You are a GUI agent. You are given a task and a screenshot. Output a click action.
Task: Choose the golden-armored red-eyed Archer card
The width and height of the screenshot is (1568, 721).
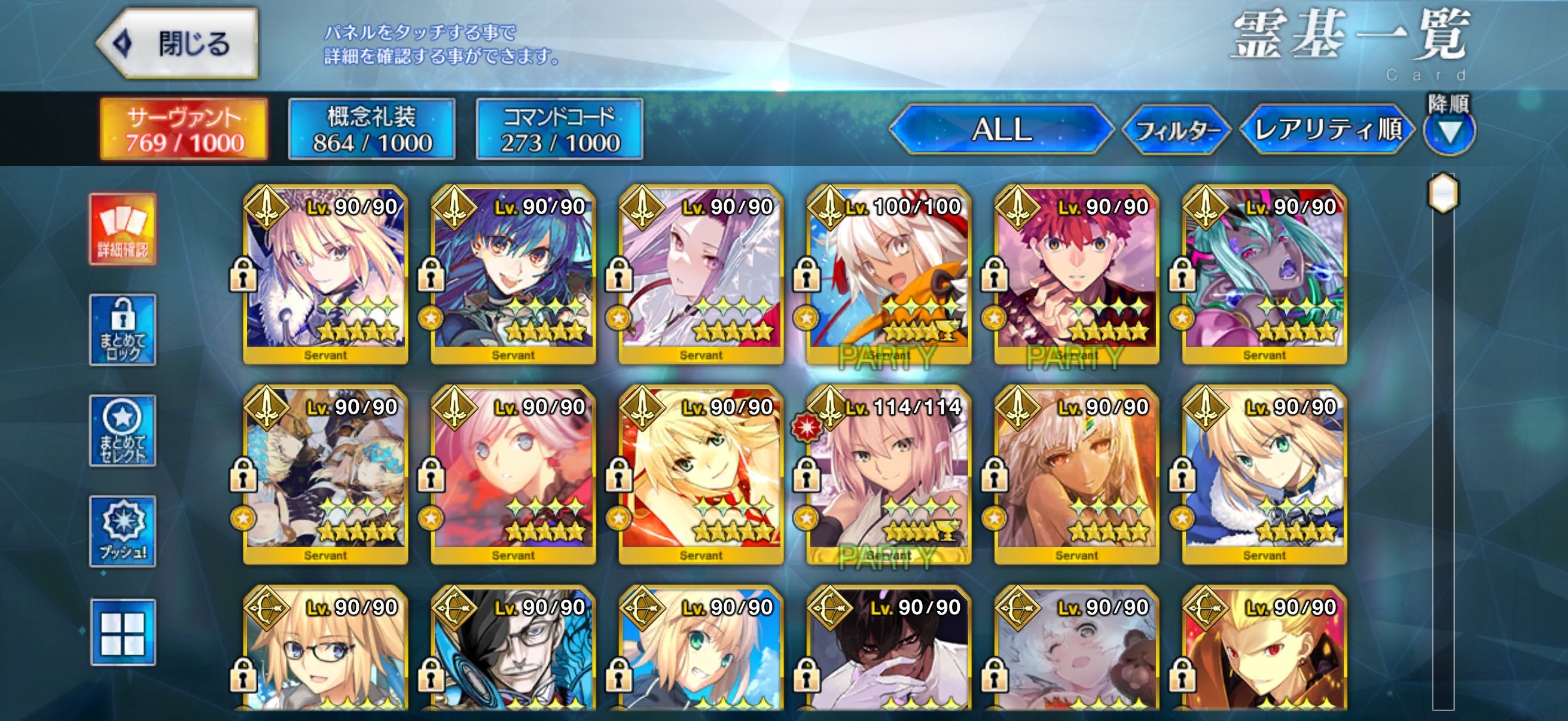[1264, 651]
